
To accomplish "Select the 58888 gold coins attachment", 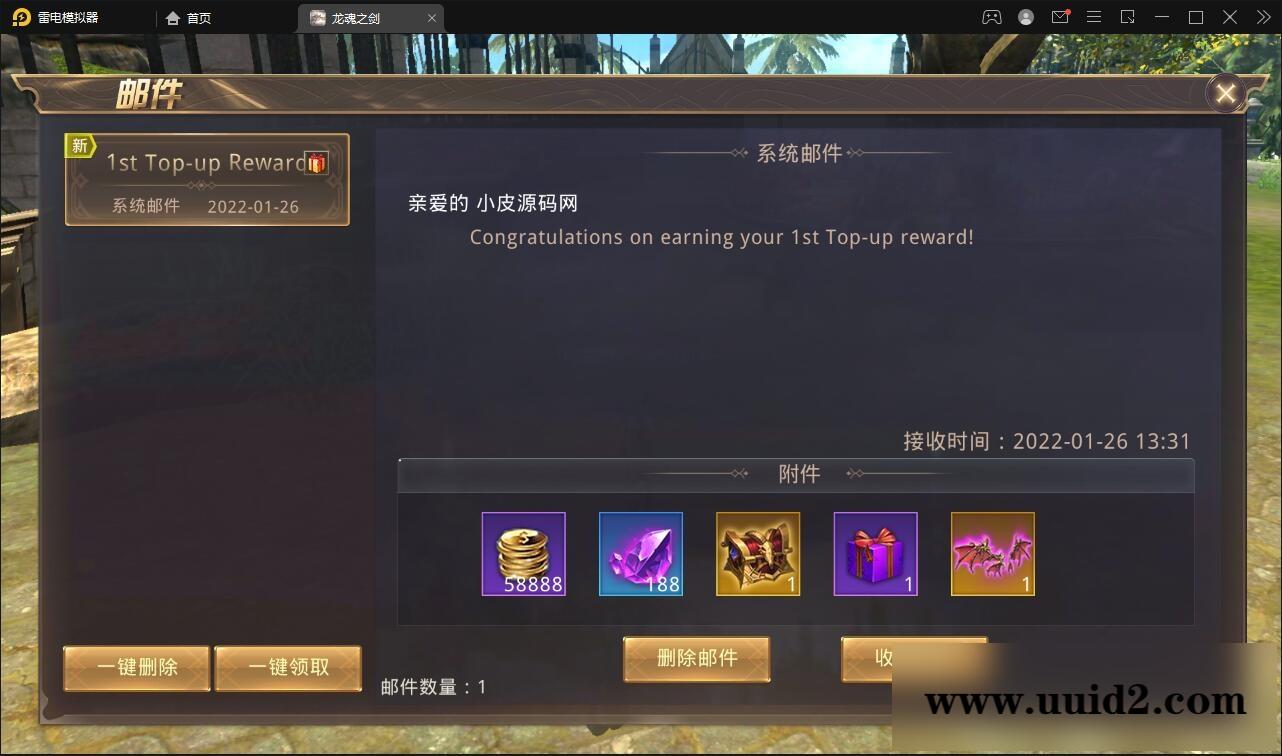I will [x=524, y=554].
